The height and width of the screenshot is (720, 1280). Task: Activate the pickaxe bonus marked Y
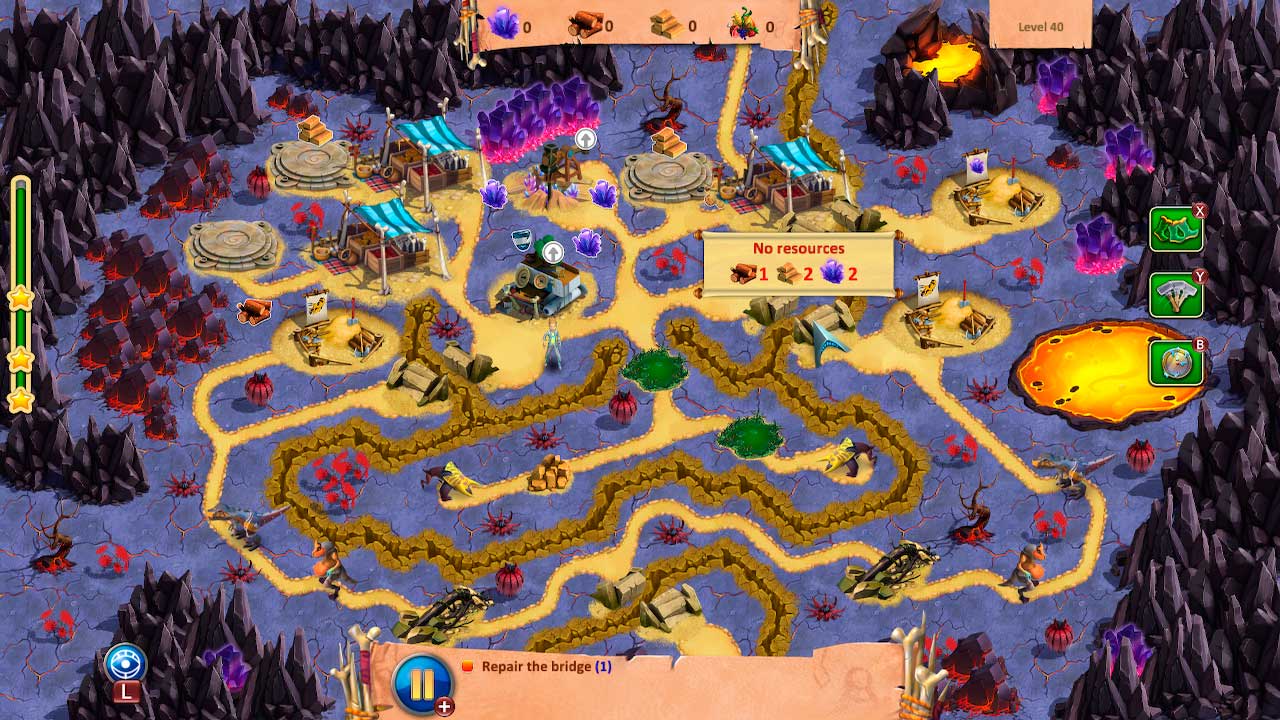click(x=1177, y=295)
